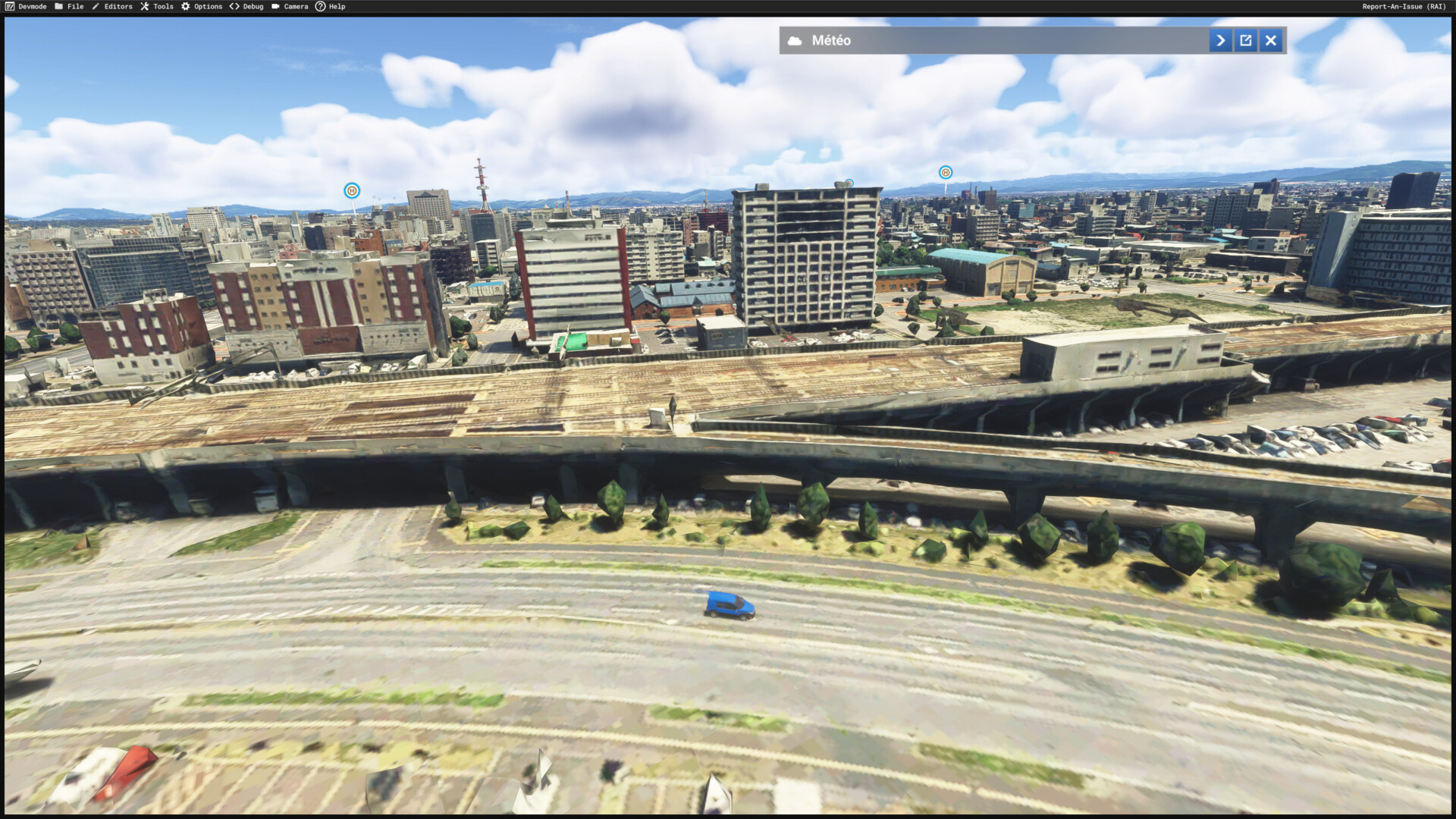Select the heliport marker left of the red tower
1456x819 pixels.
[x=352, y=191]
